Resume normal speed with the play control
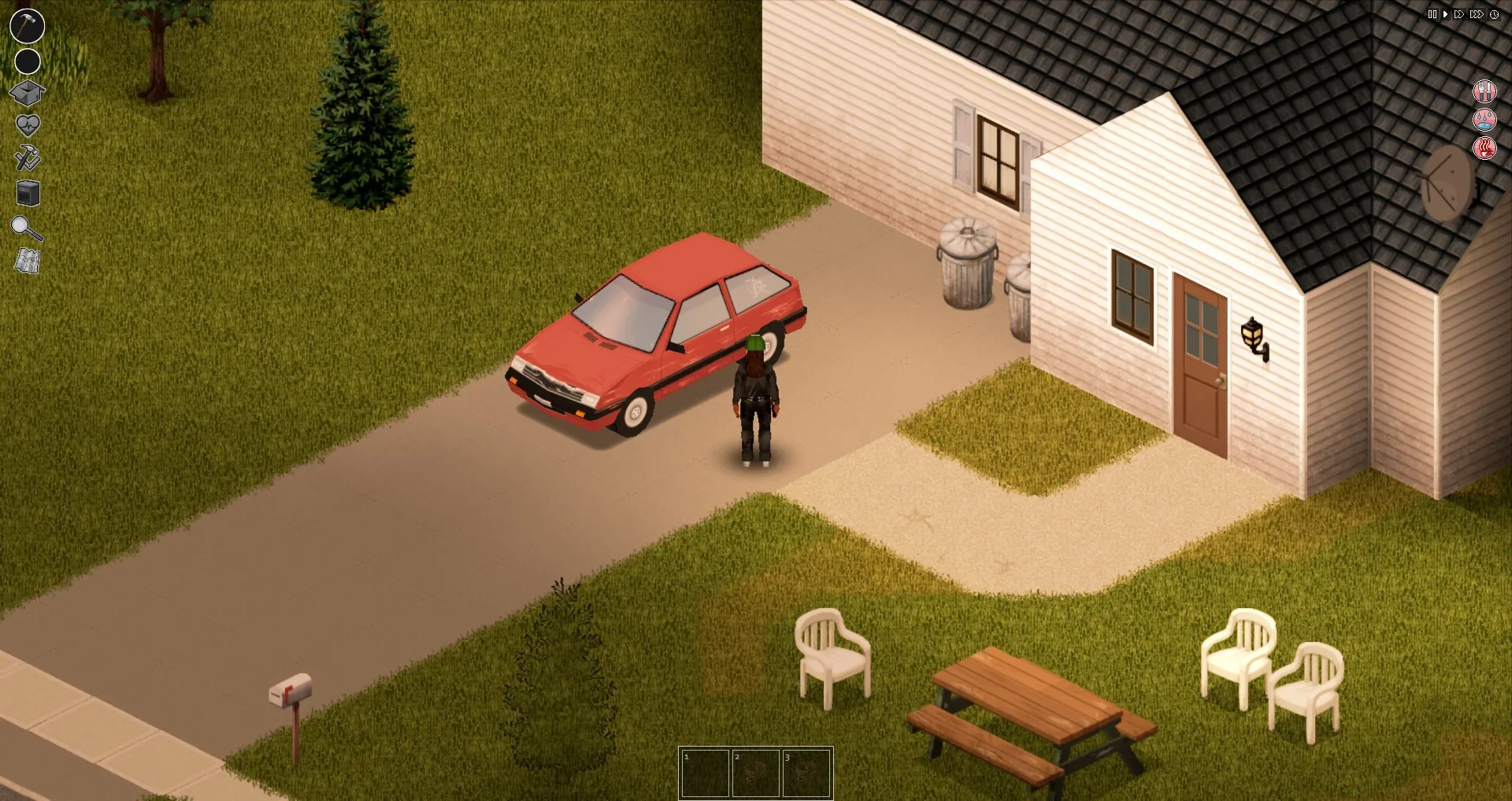The width and height of the screenshot is (1512, 801). (x=1446, y=14)
